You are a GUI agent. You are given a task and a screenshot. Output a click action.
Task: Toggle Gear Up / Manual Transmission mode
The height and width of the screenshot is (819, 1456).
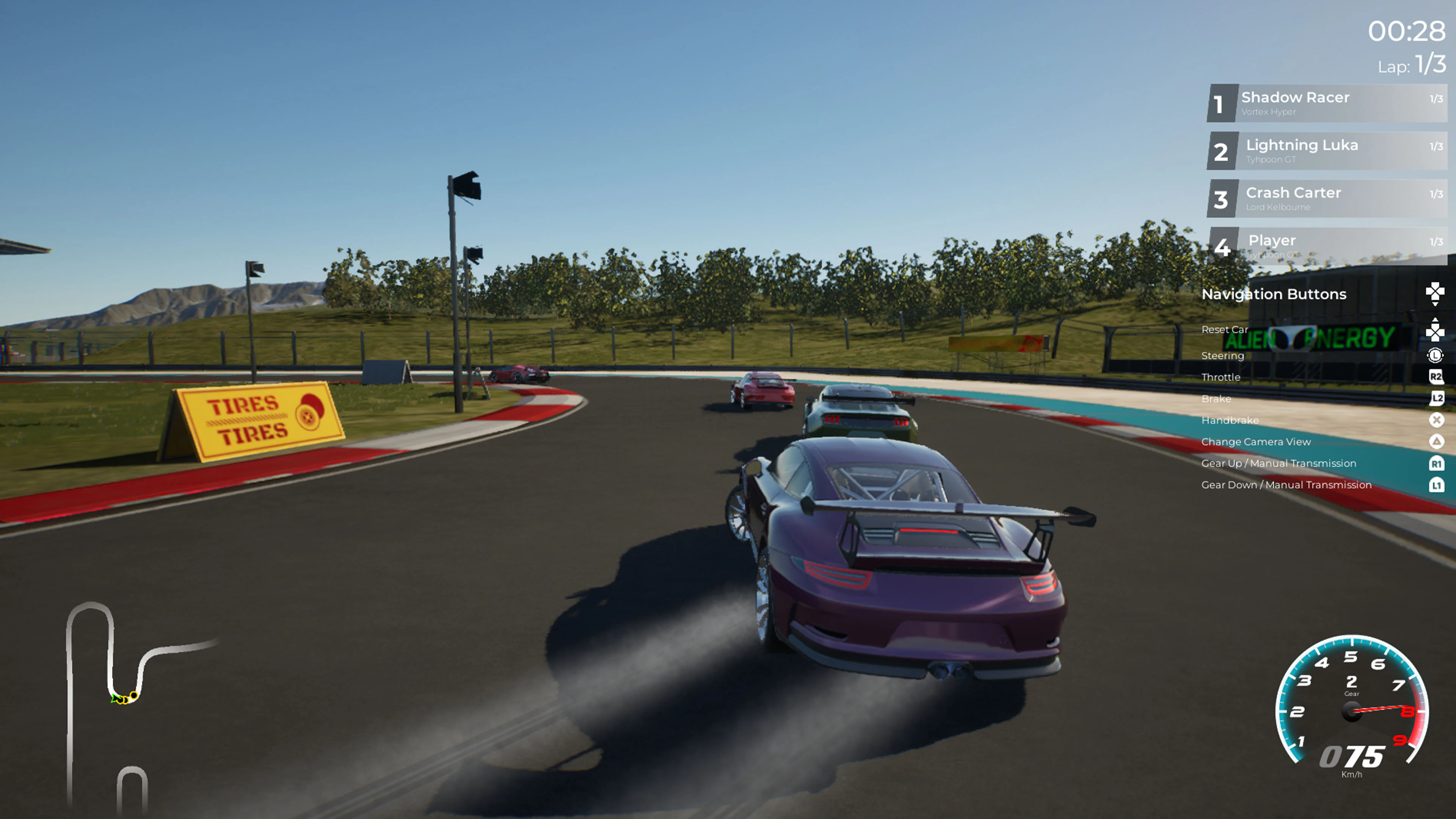[x=1280, y=463]
